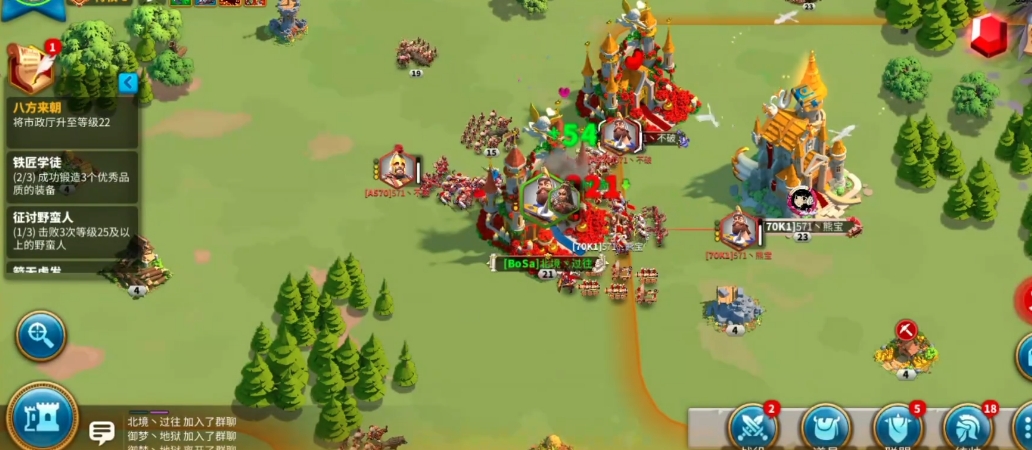Open the alliance banner menu
This screenshot has width=1032, height=450.
[x=897, y=428]
